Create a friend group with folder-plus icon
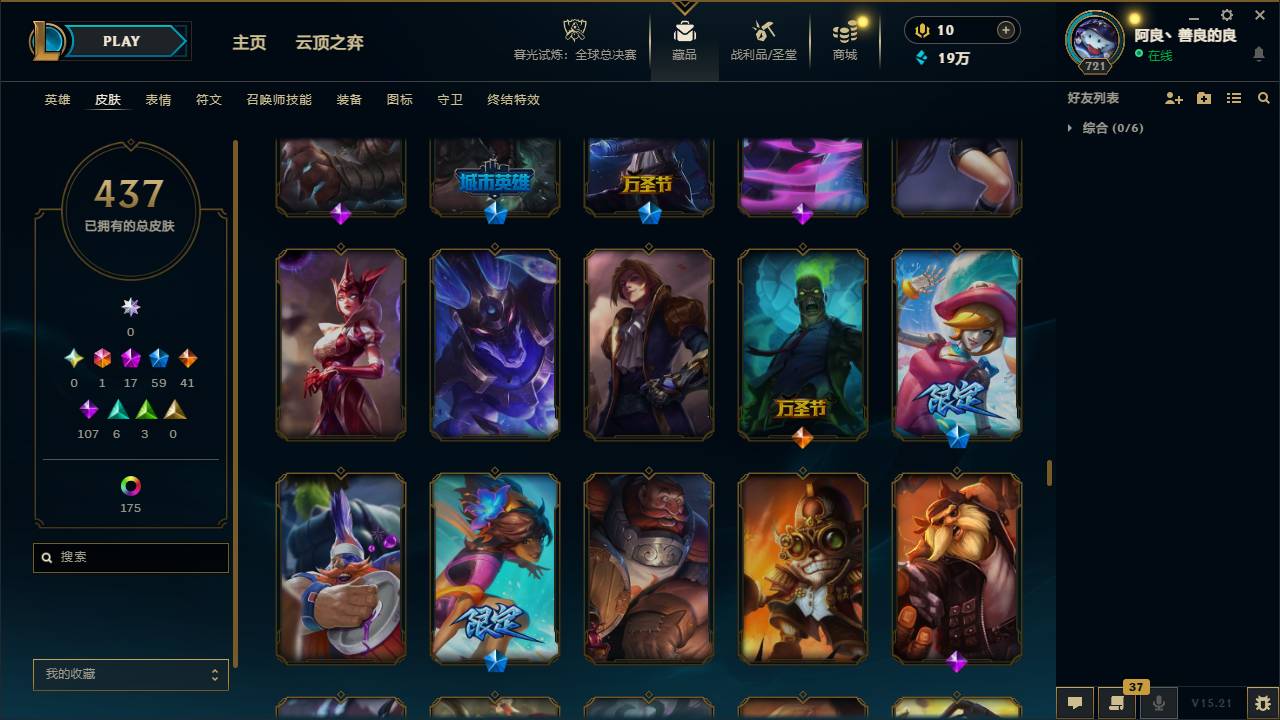 pyautogui.click(x=1204, y=97)
